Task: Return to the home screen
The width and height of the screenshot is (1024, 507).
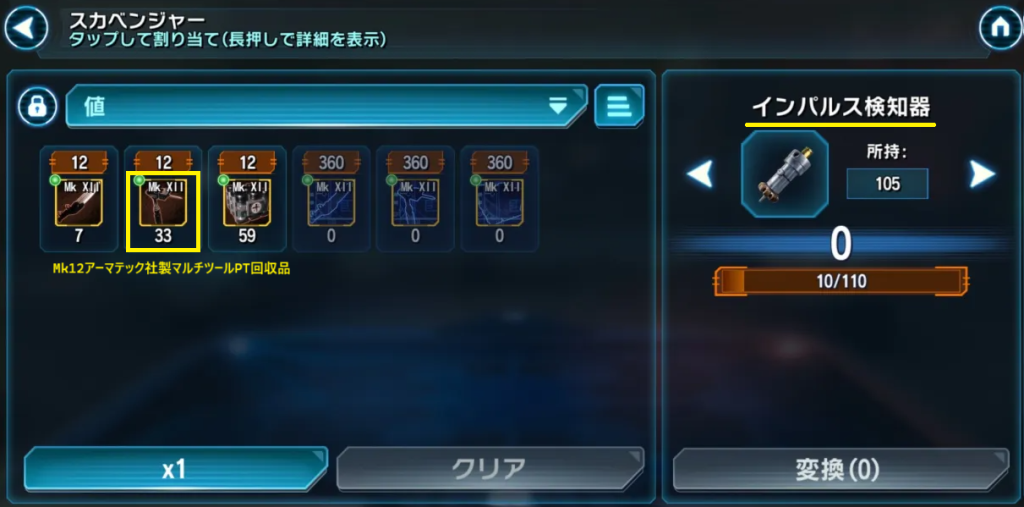Action: (x=997, y=27)
